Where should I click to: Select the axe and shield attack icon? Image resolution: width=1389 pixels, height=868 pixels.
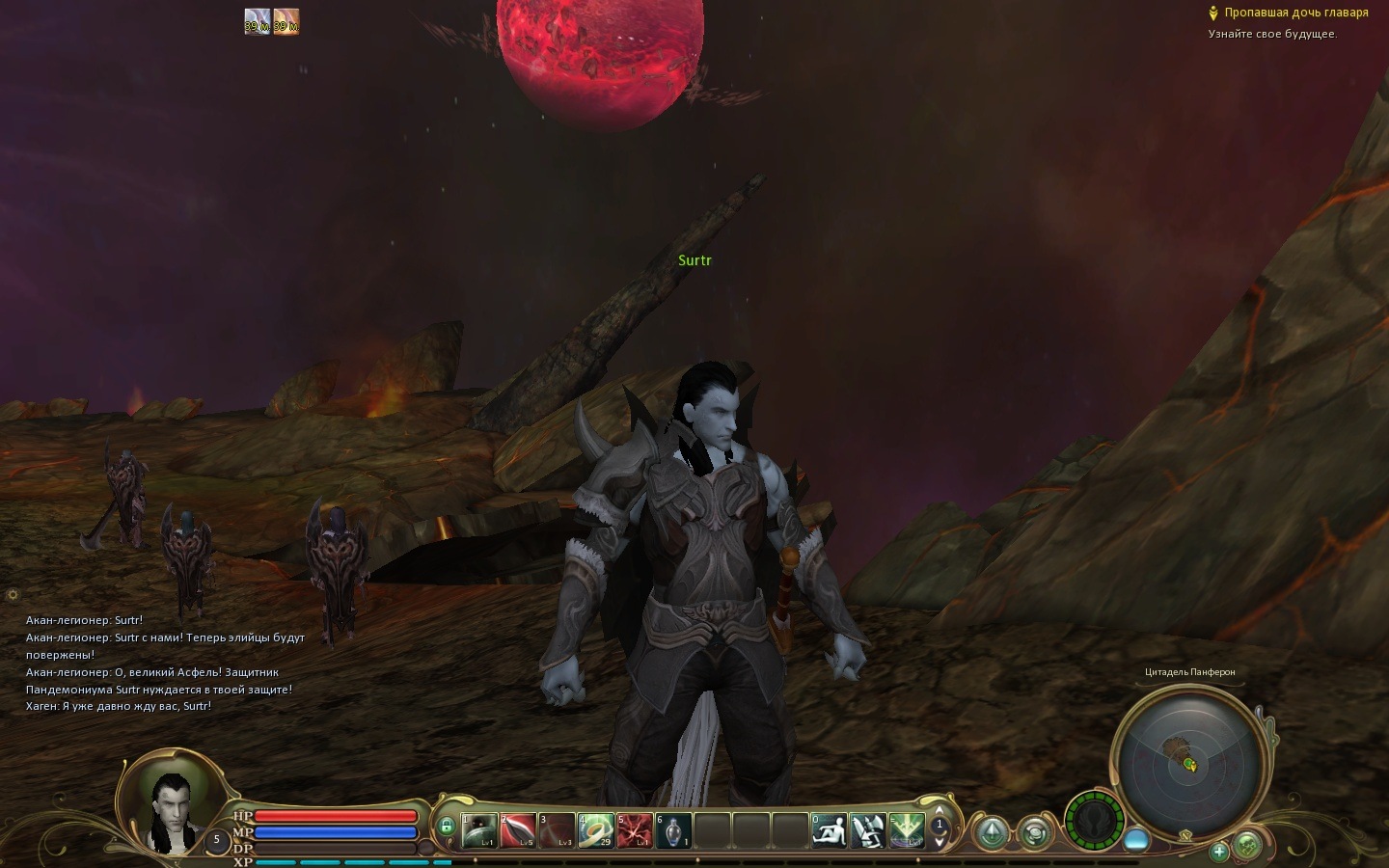(868, 829)
